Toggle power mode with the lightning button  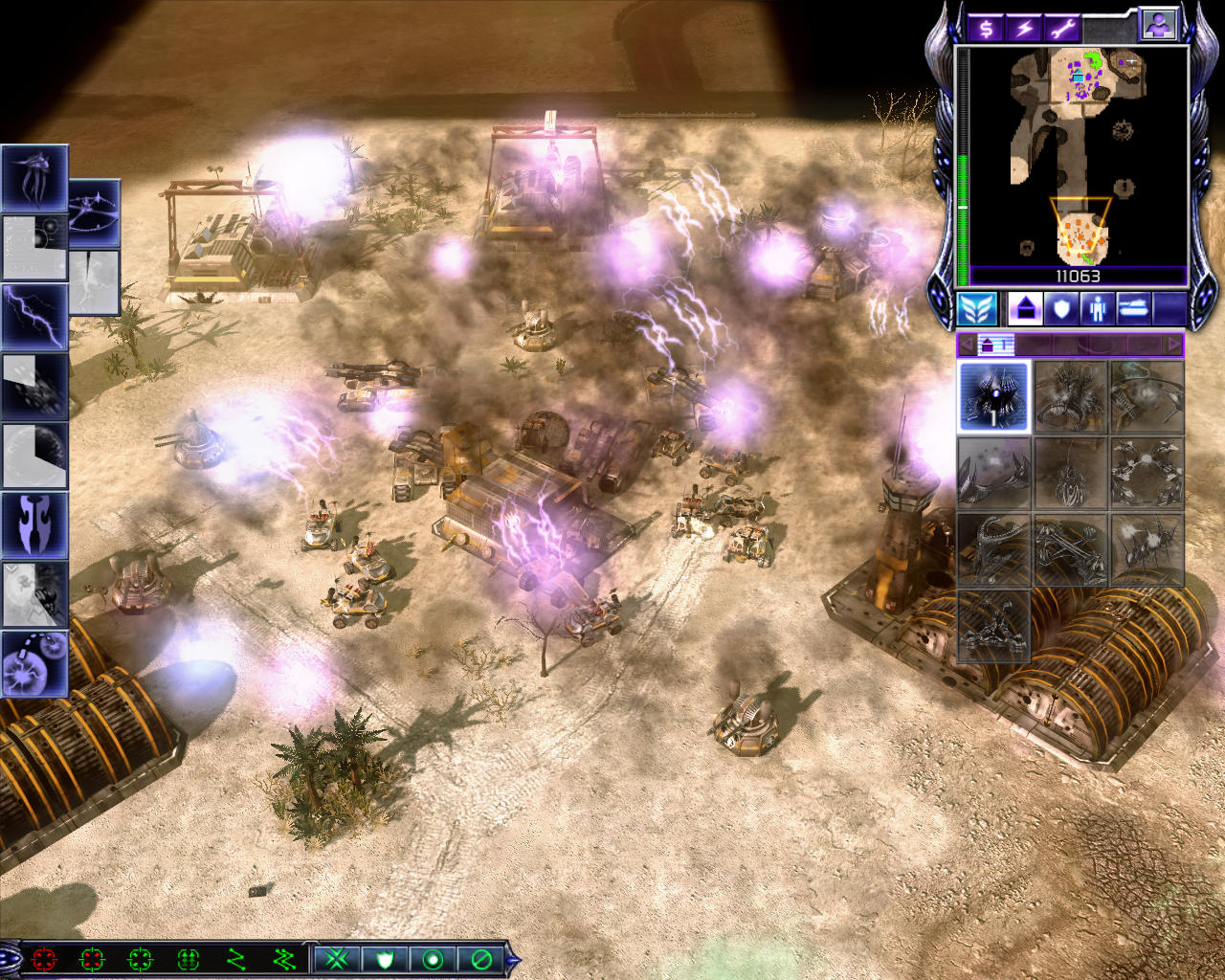(1024, 28)
